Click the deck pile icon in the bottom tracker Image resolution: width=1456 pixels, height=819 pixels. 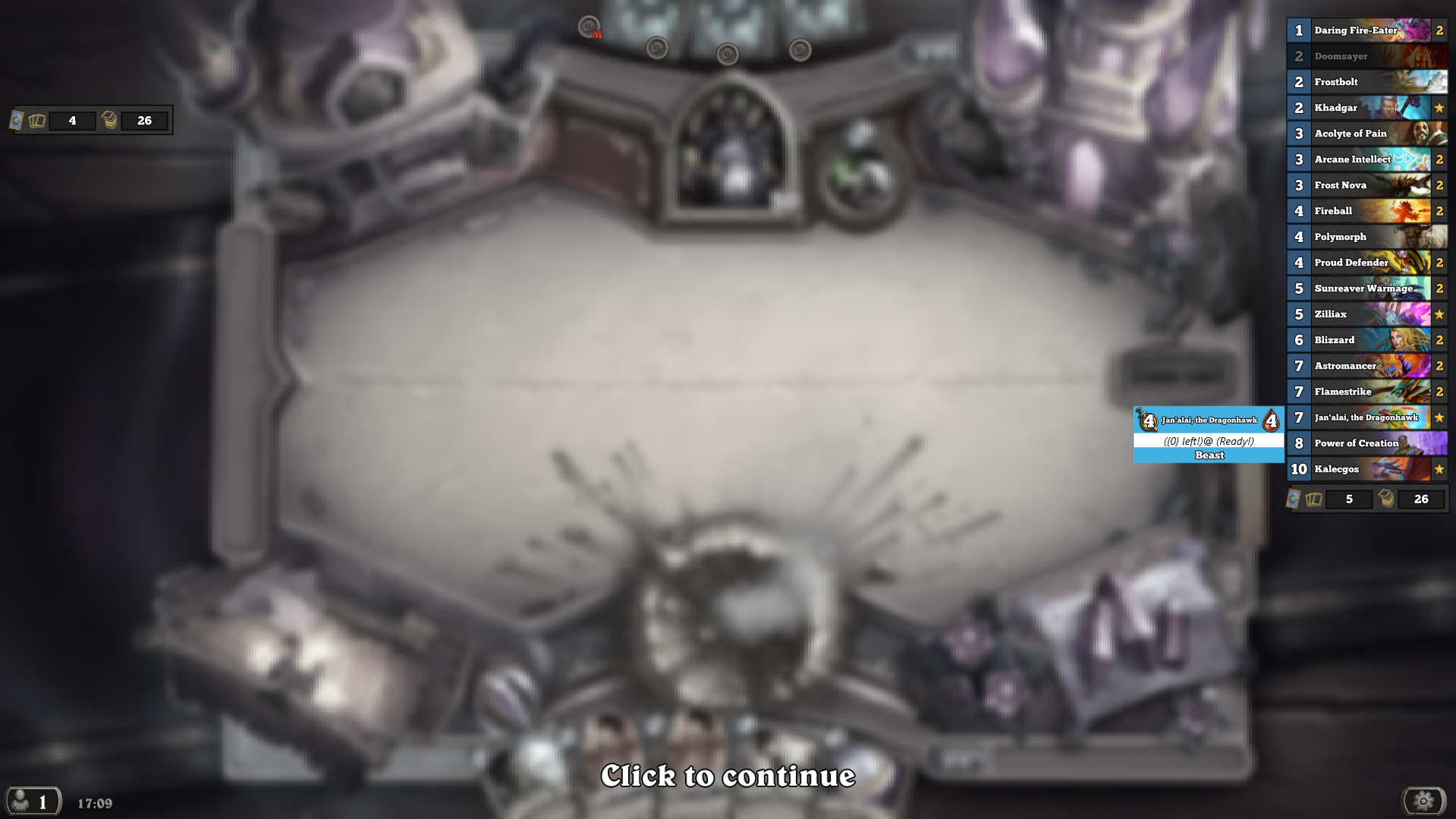tap(1386, 499)
